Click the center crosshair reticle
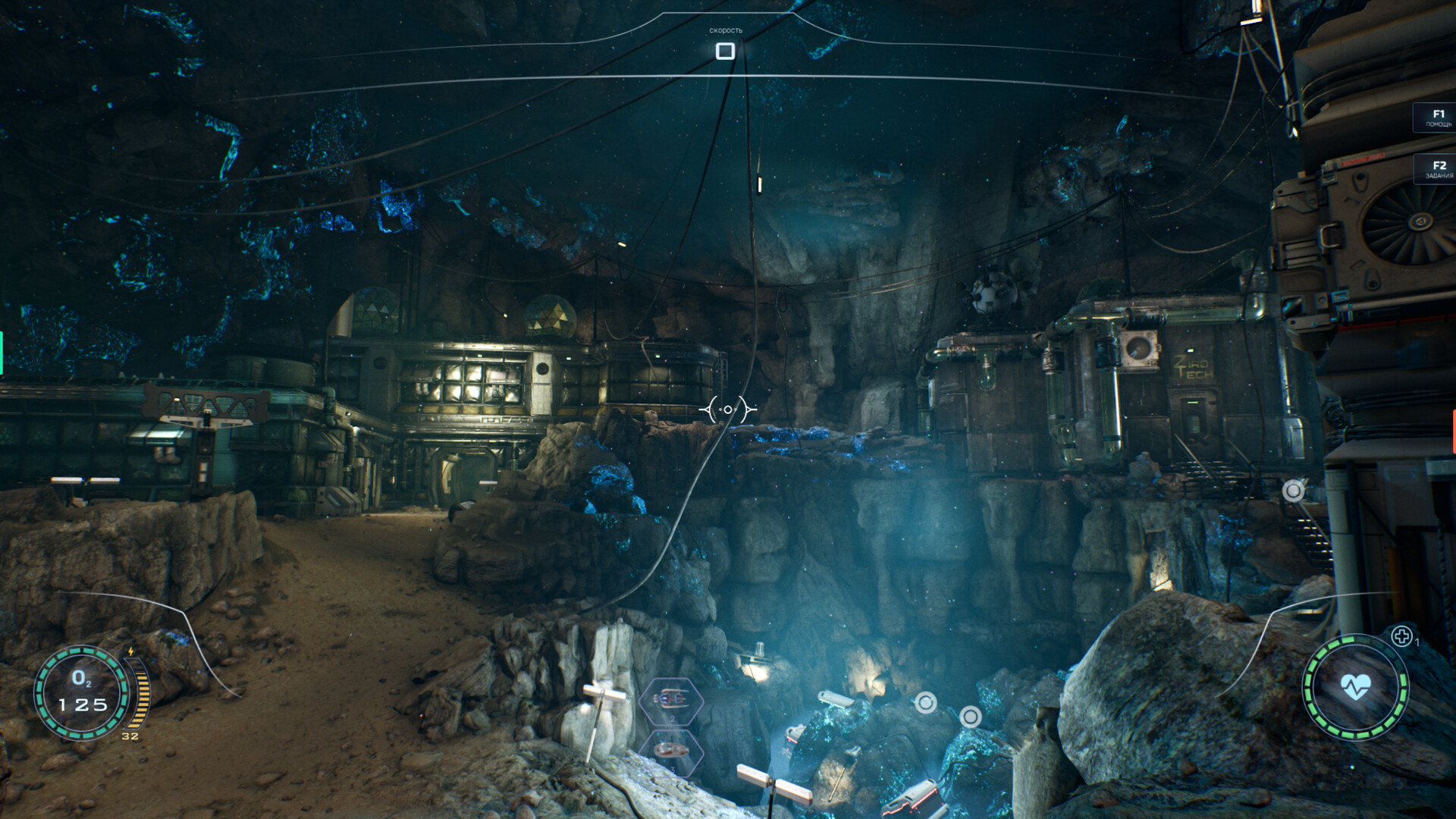Viewport: 1456px width, 819px height. click(726, 409)
